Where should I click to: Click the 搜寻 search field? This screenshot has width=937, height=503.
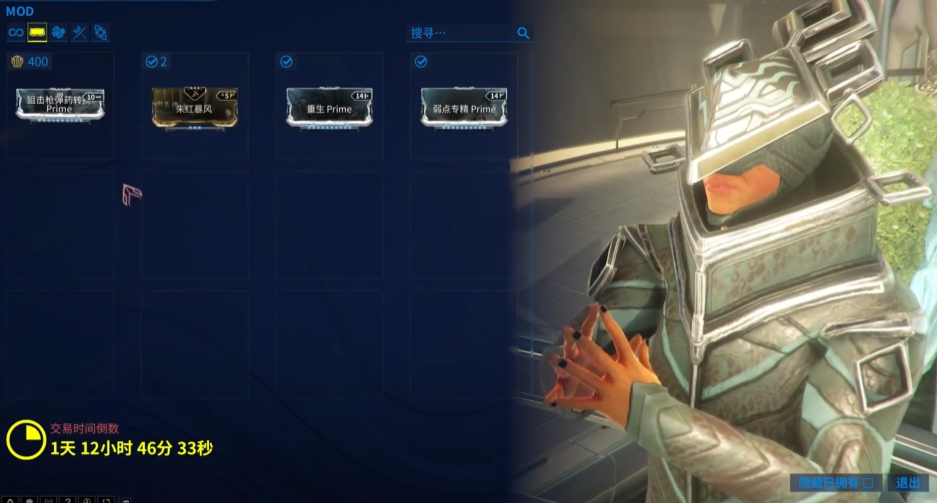(460, 33)
